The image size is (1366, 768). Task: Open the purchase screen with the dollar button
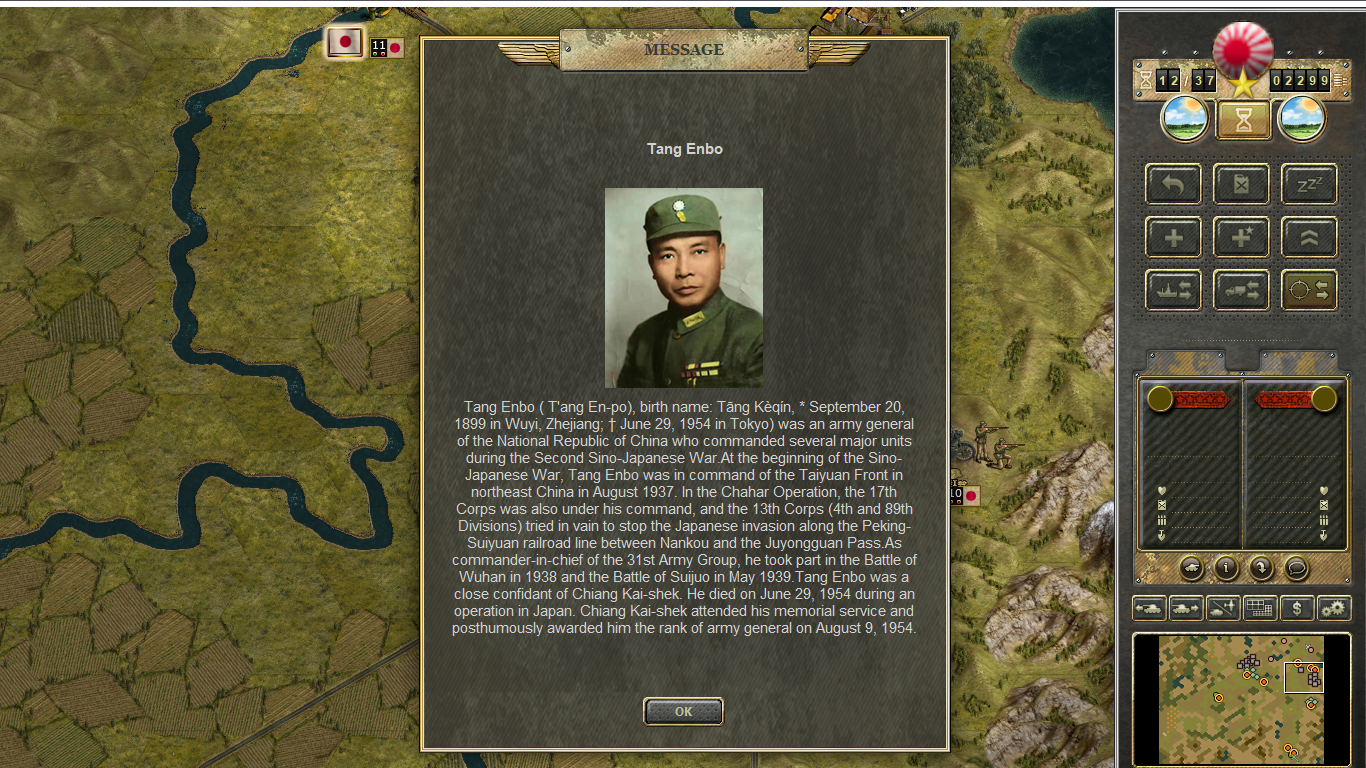pyautogui.click(x=1297, y=608)
